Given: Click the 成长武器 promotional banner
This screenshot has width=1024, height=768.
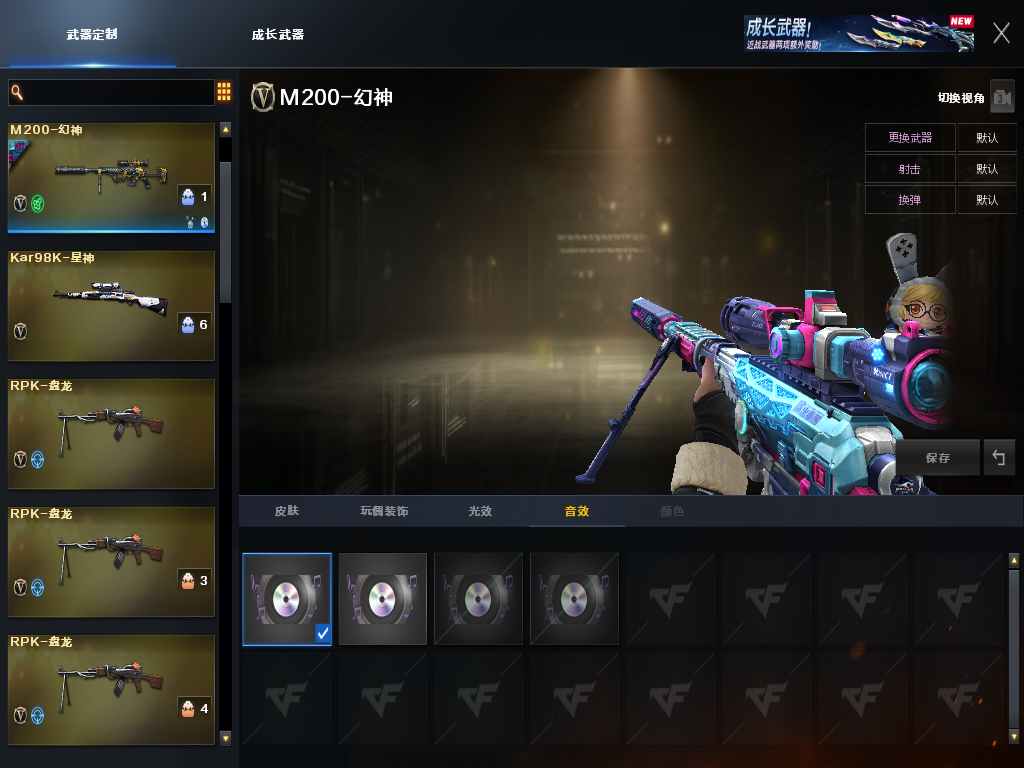Looking at the screenshot, I should tap(858, 33).
